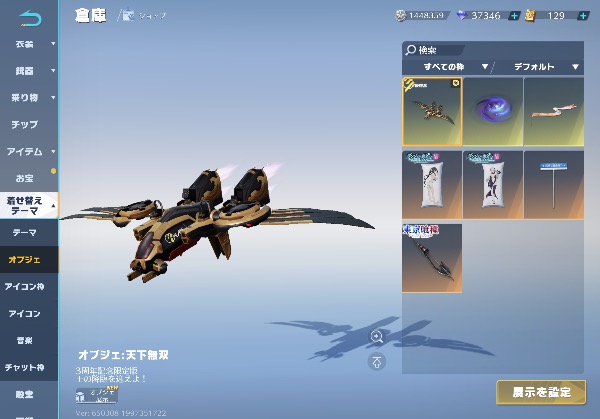Confirm with the 展示を設定 button
The width and height of the screenshot is (600, 419).
pos(540,391)
